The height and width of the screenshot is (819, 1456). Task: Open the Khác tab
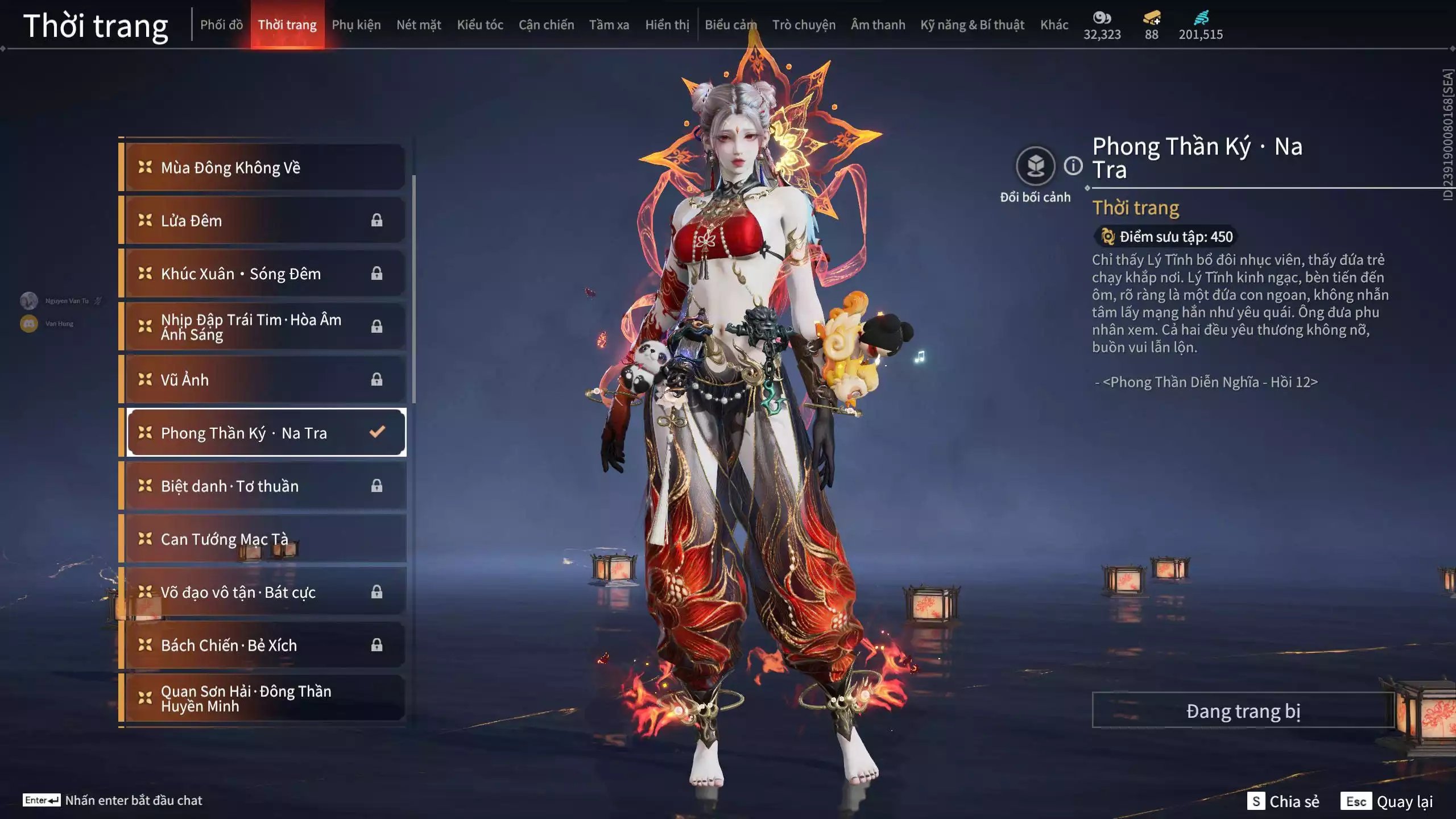click(x=1054, y=25)
